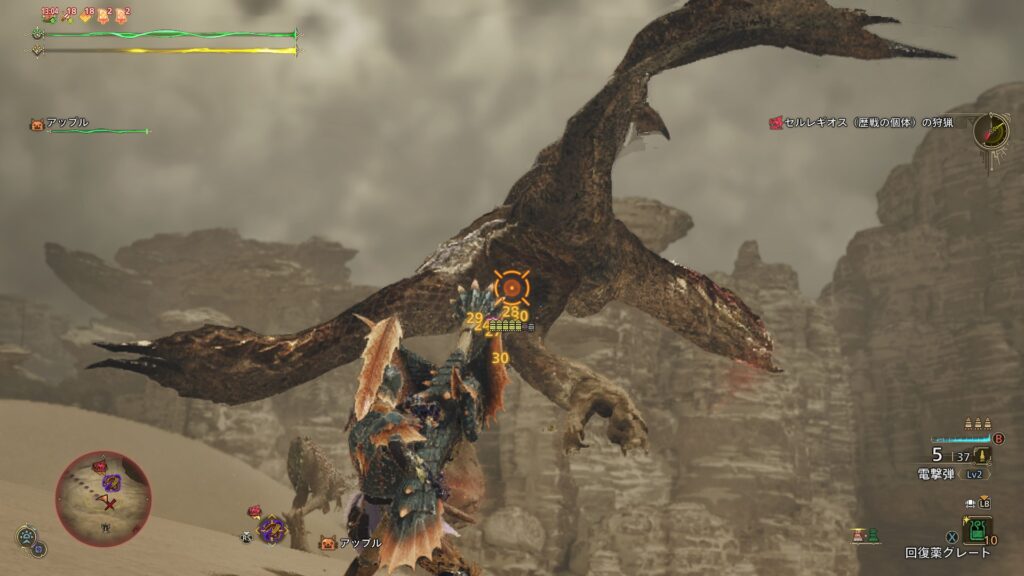The width and height of the screenshot is (1024, 576).
Task: Click the quest timer clock icon
Action: point(991,131)
